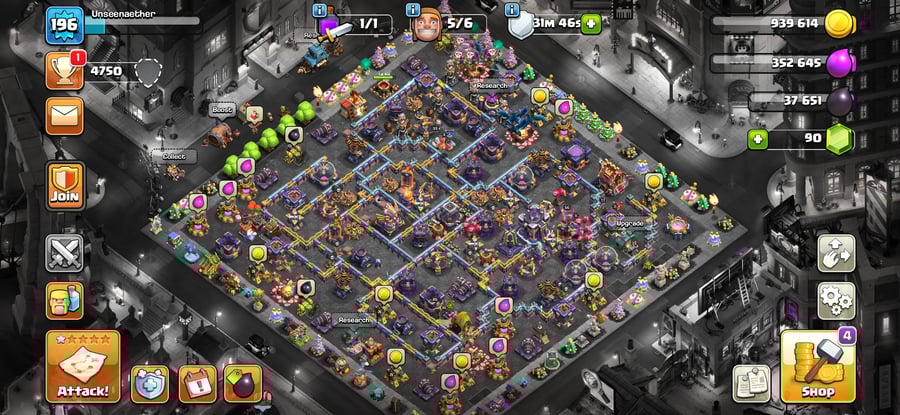Open the settings gears menu
This screenshot has height=415, width=900.
click(836, 299)
